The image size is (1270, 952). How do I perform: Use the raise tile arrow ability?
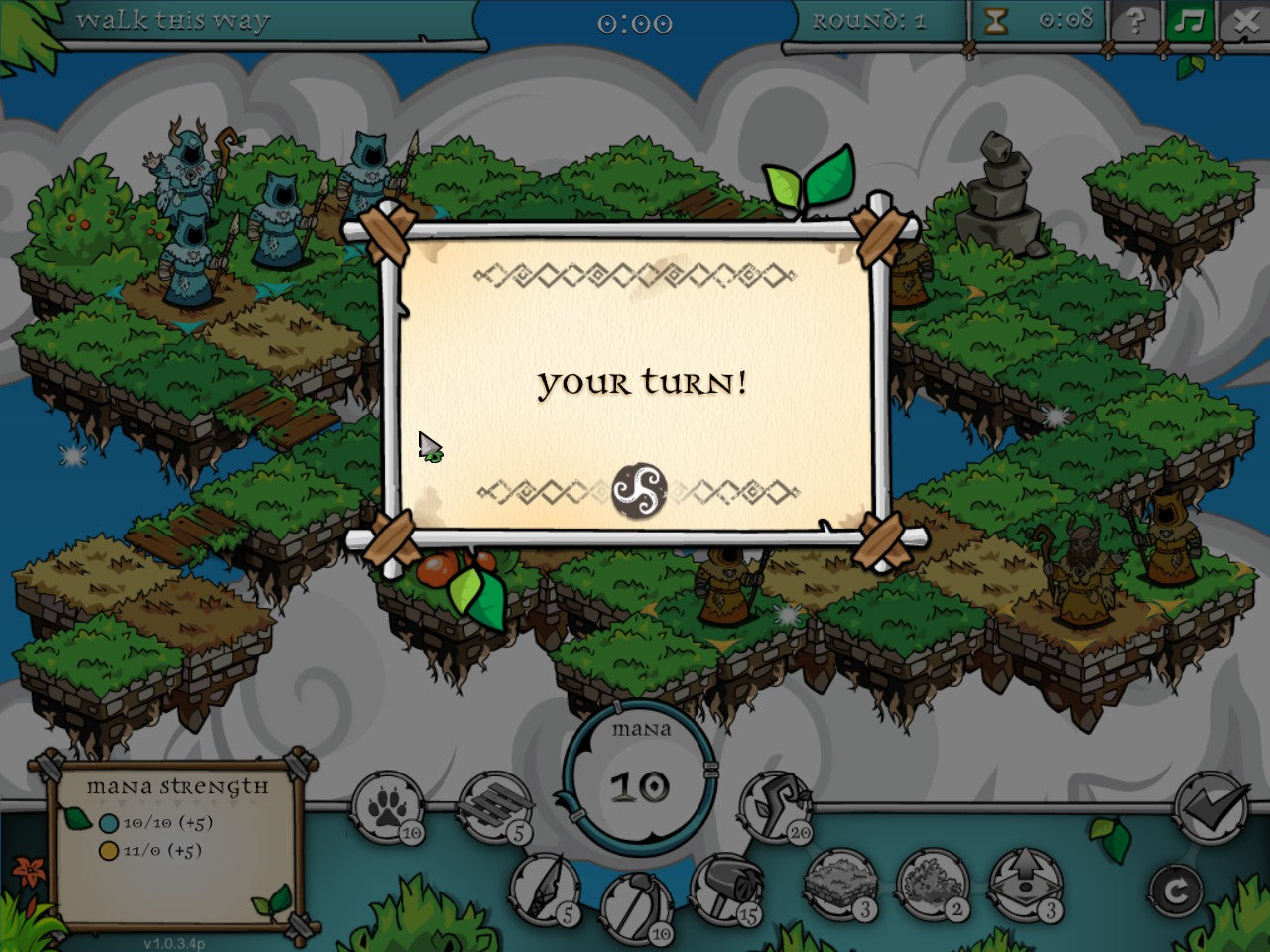(1025, 885)
